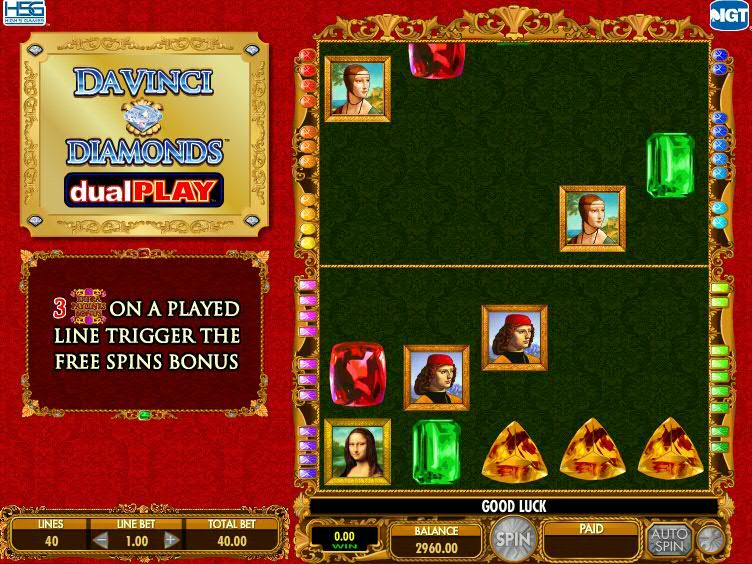
Task: Click the round button beside Auto Spin
Action: click(710, 540)
